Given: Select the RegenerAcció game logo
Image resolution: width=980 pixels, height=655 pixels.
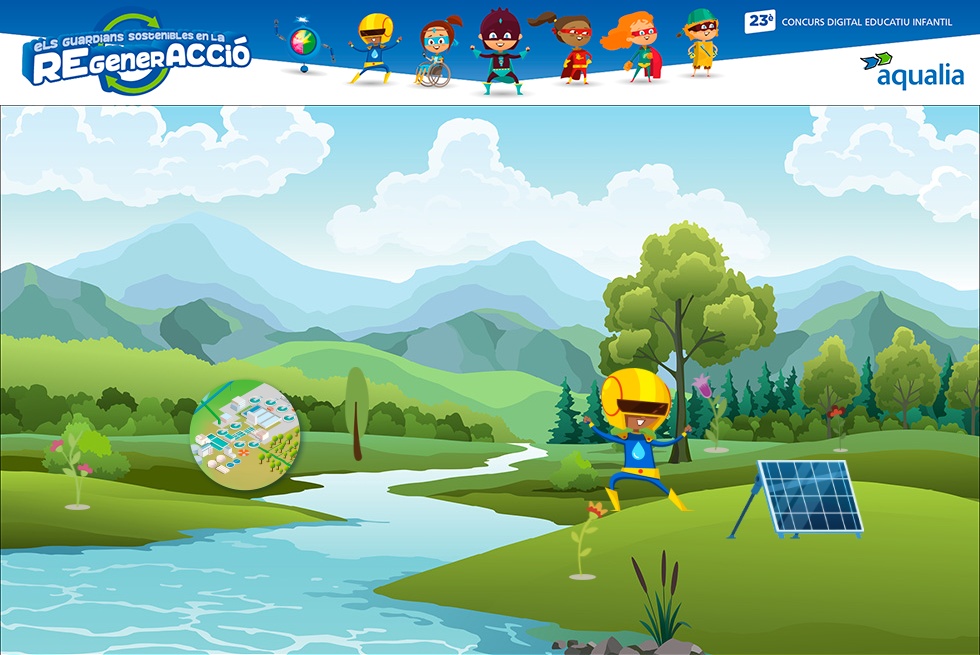Looking at the screenshot, I should [135, 56].
